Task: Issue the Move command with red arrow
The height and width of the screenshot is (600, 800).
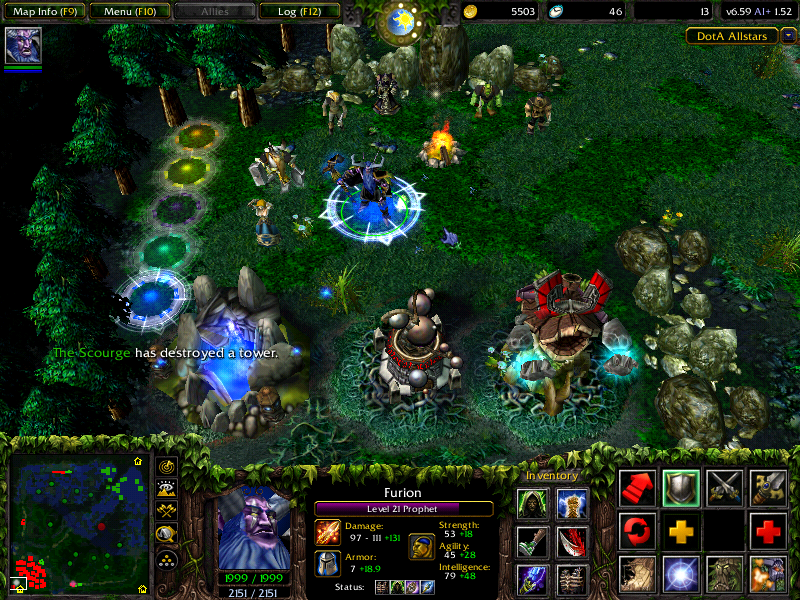Action: 637,487
